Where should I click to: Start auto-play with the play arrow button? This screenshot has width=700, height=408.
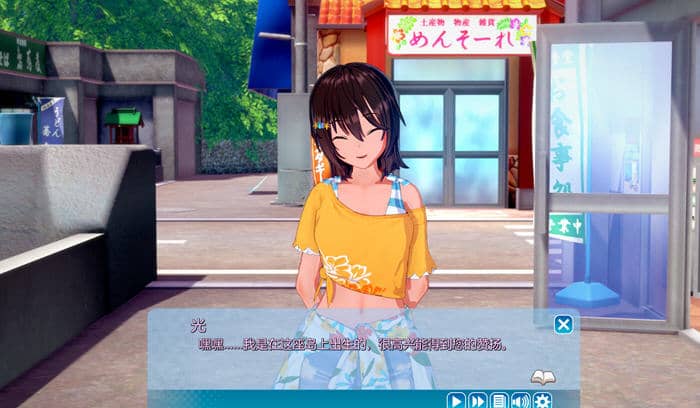click(x=455, y=400)
